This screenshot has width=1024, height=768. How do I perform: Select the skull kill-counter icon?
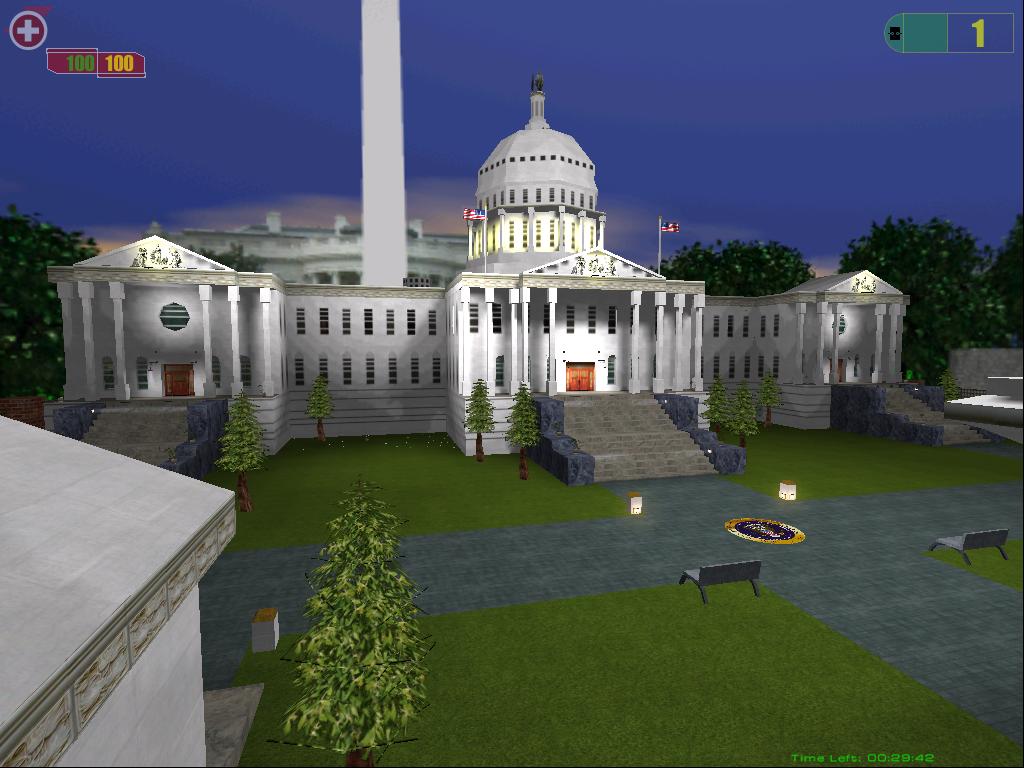click(895, 34)
